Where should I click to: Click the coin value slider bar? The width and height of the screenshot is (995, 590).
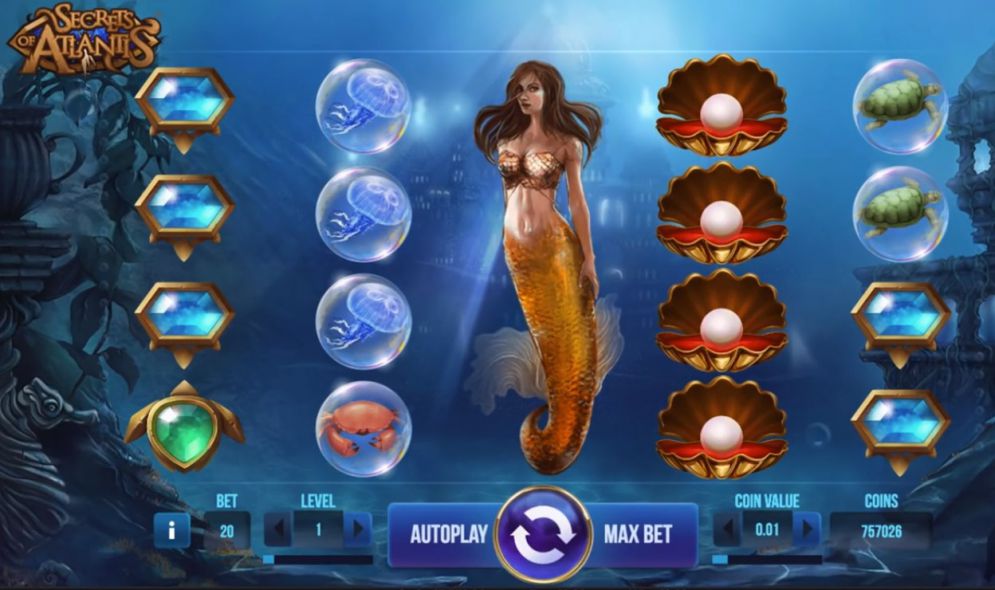pyautogui.click(x=766, y=559)
